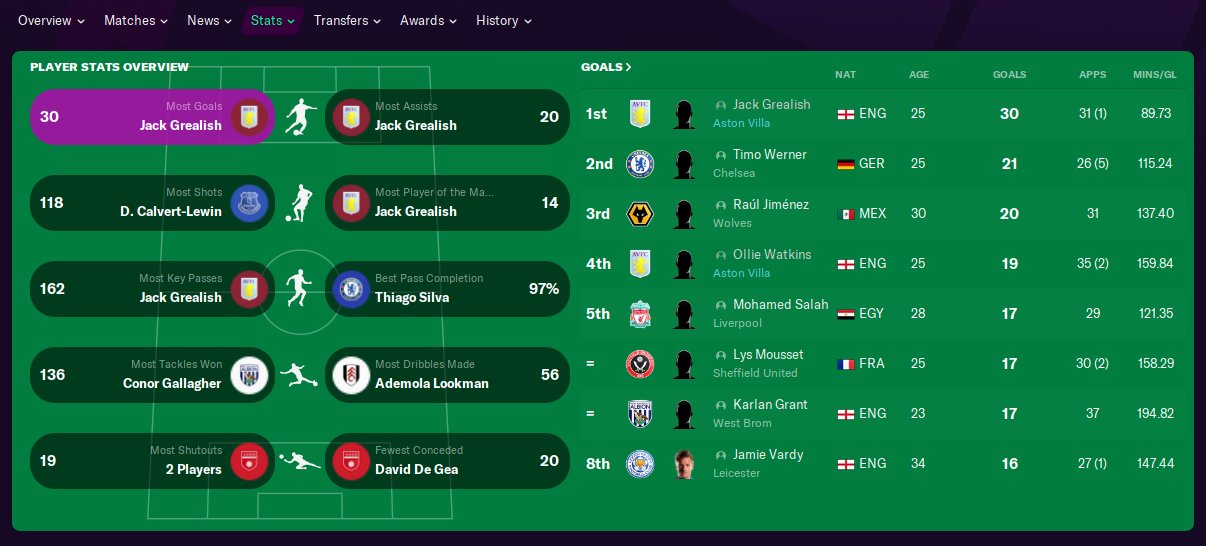The image size is (1206, 546).
Task: Select the highlighted Stats tab
Action: pyautogui.click(x=272, y=20)
